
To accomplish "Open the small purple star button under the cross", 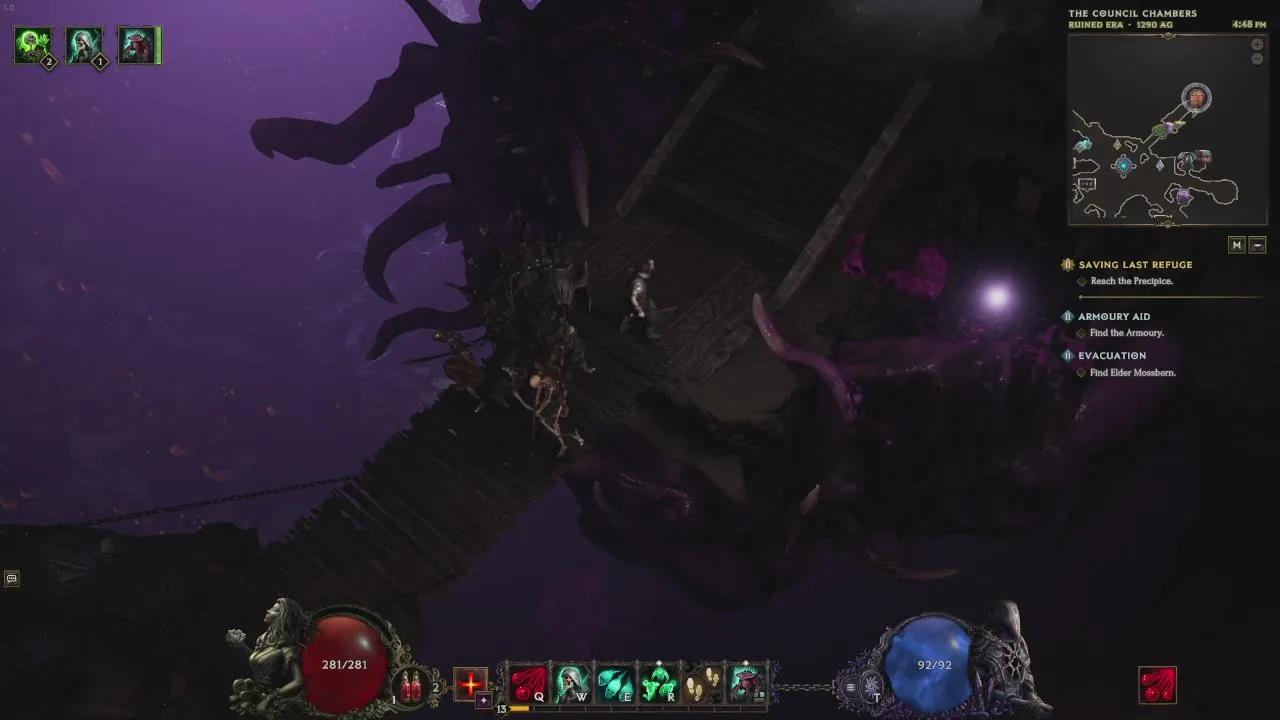I will tap(484, 701).
